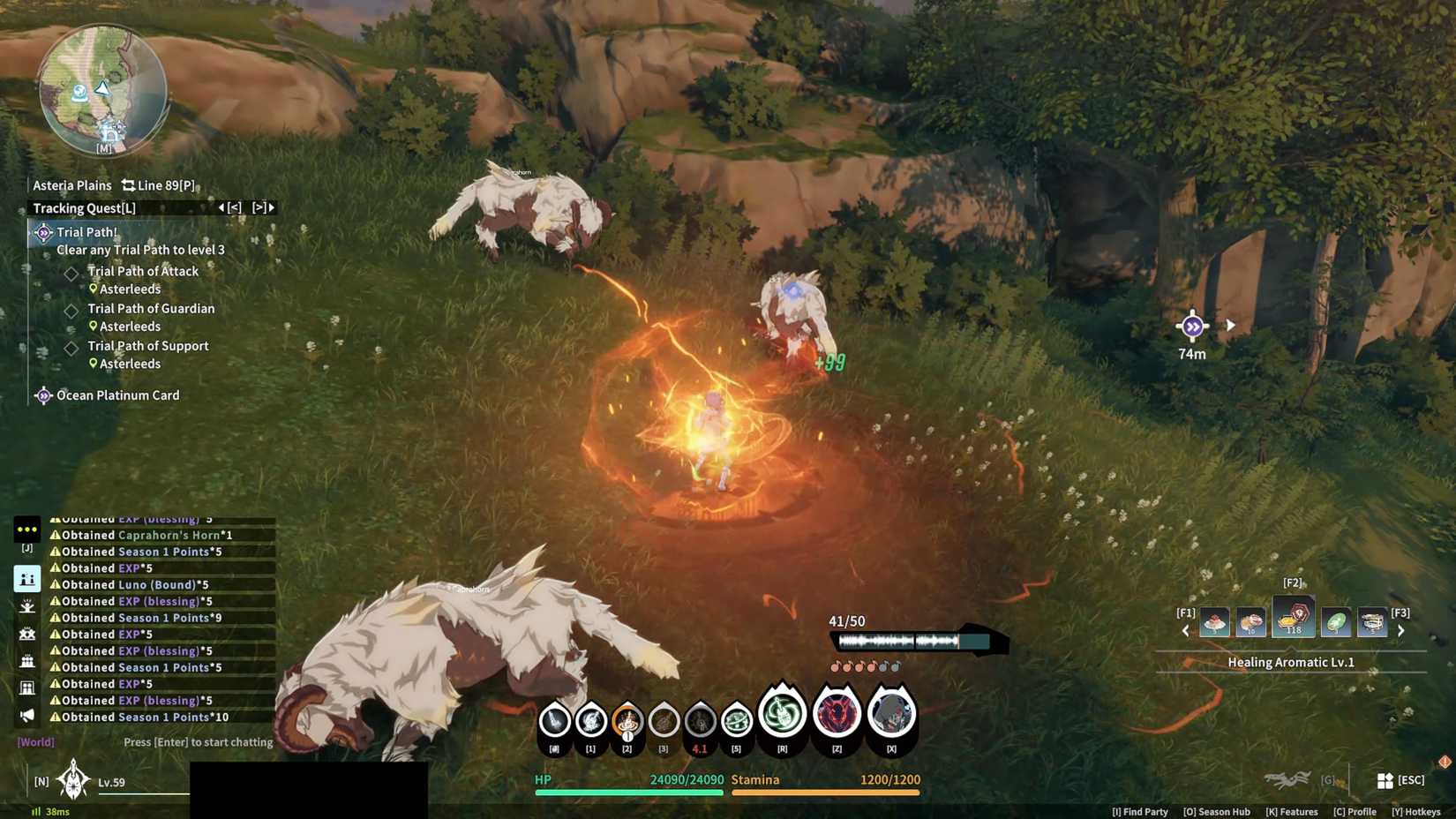Switch server line at Line 89

[158, 185]
